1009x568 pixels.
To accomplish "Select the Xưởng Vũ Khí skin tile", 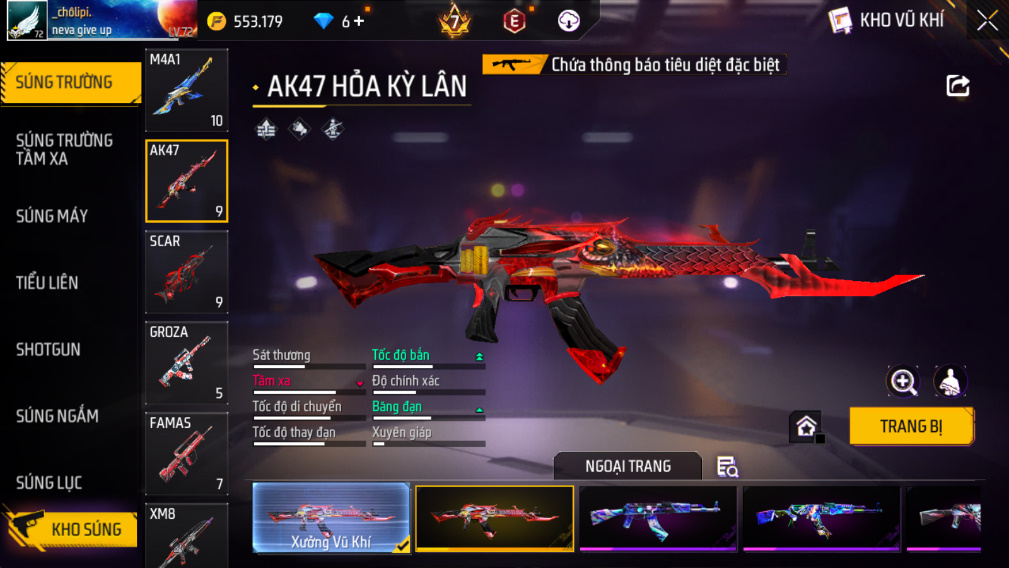I will (331, 517).
